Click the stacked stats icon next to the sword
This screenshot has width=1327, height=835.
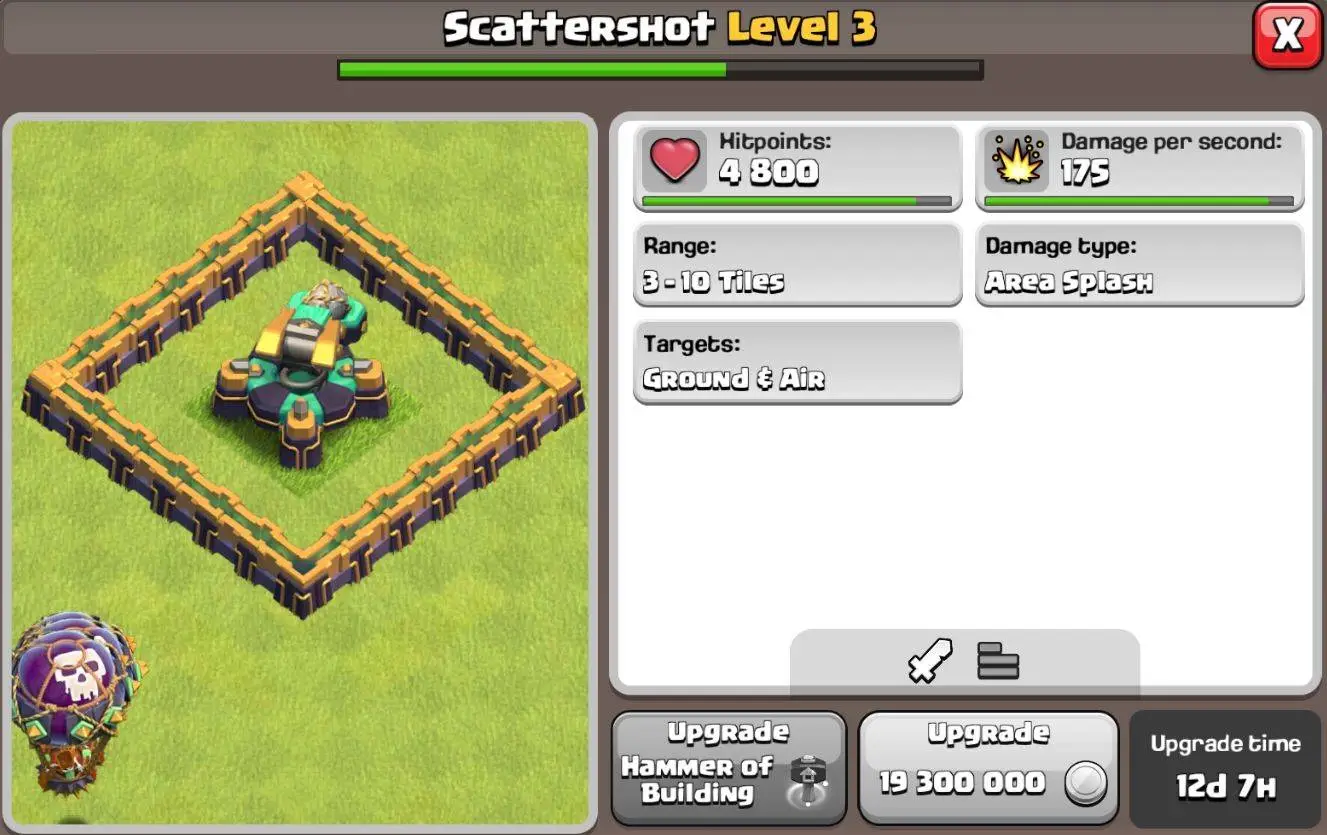(x=997, y=660)
